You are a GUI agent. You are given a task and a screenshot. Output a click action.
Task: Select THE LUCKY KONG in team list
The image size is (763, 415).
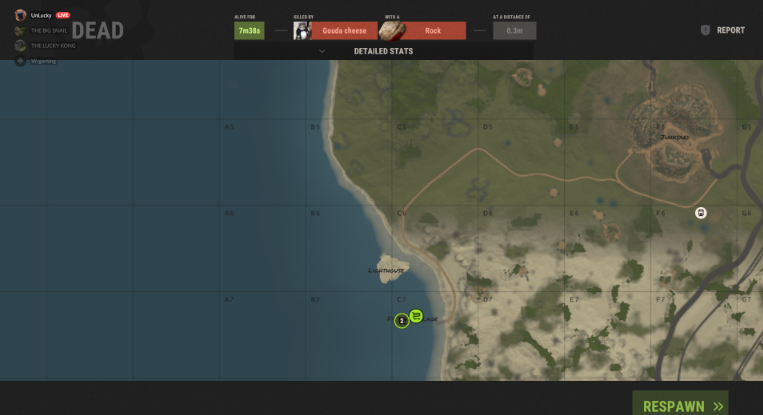pos(53,46)
